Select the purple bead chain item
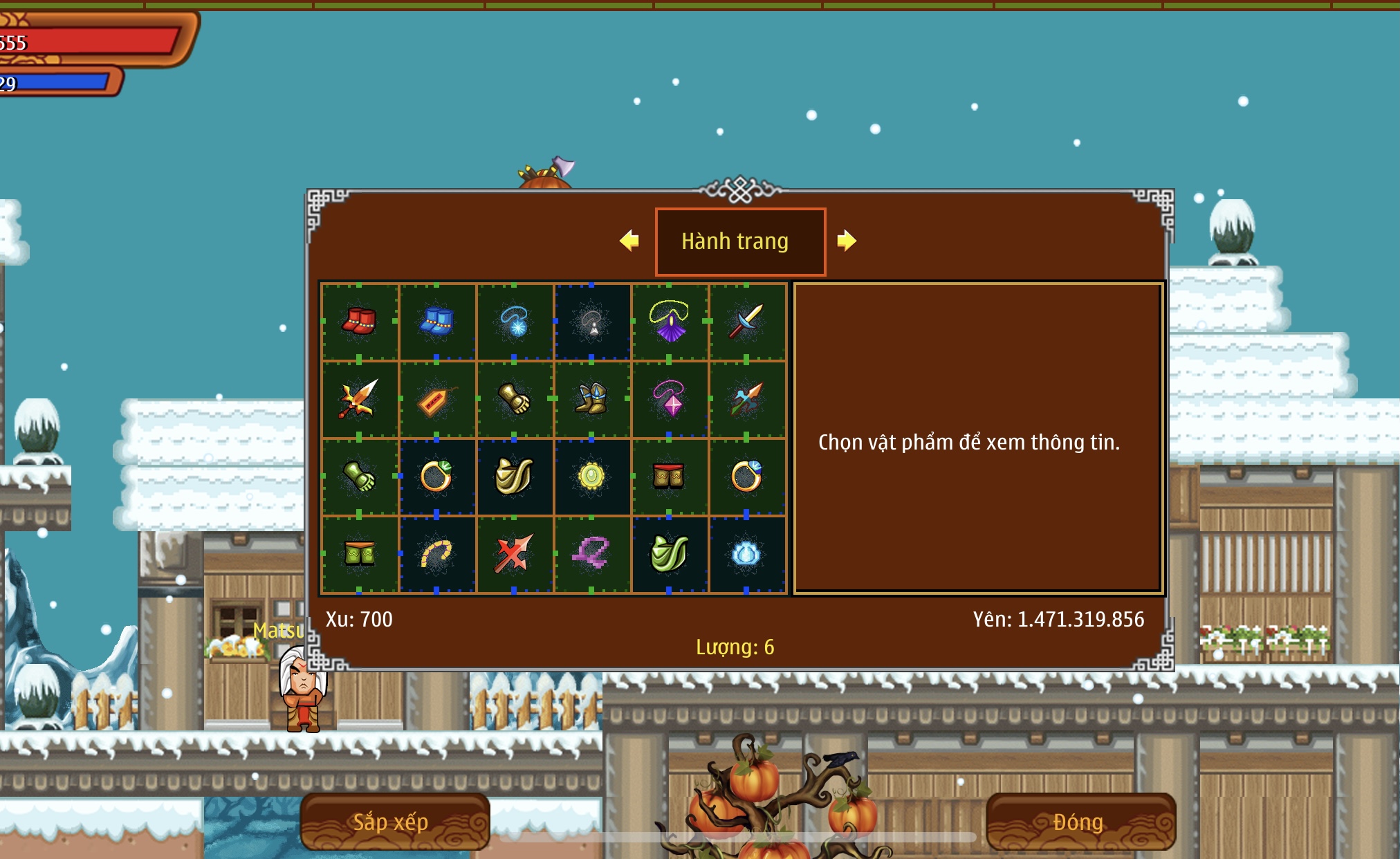The height and width of the screenshot is (859, 1400). click(x=591, y=554)
